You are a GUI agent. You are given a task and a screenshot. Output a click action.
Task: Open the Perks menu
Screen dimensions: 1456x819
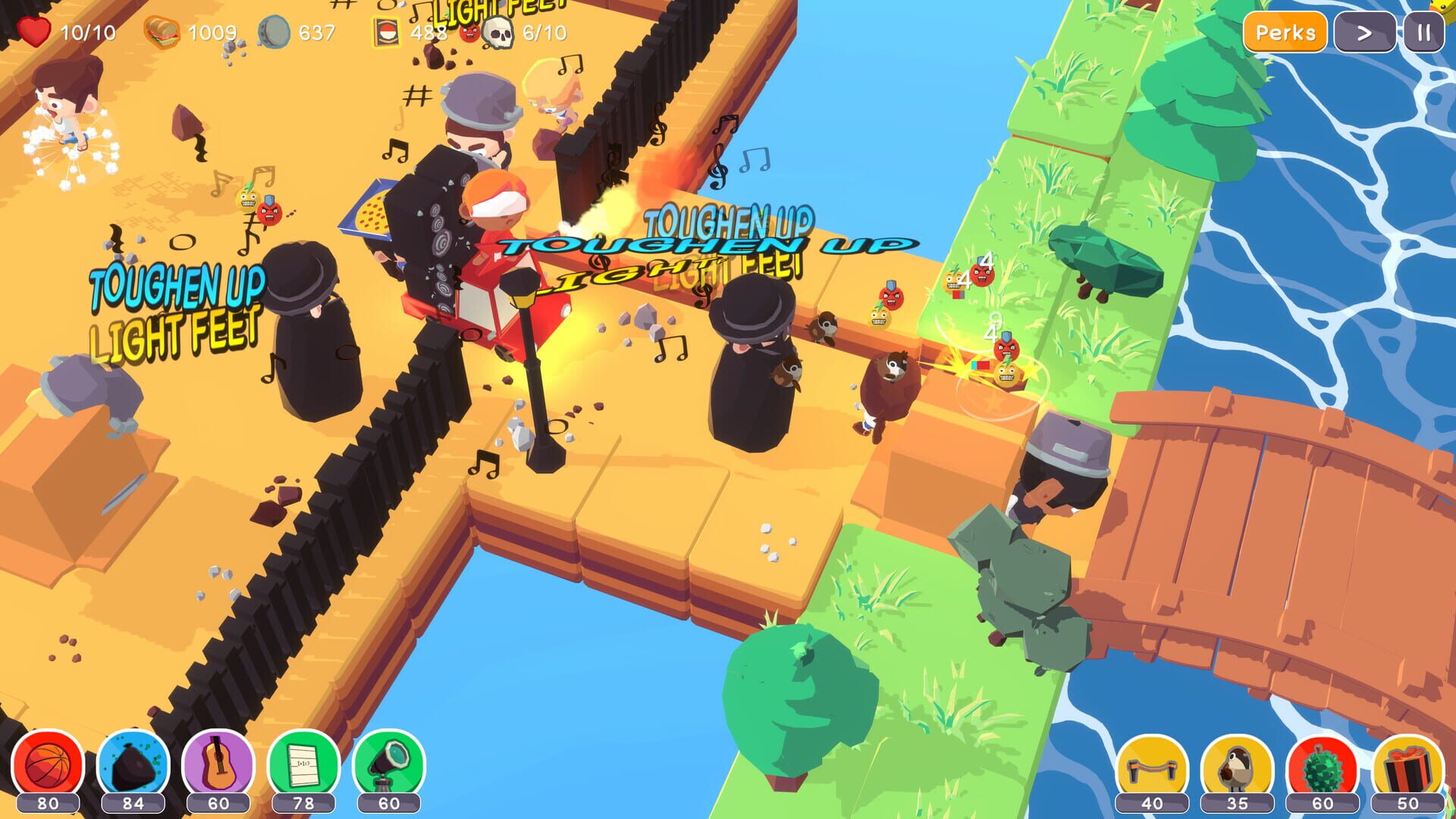[1288, 33]
